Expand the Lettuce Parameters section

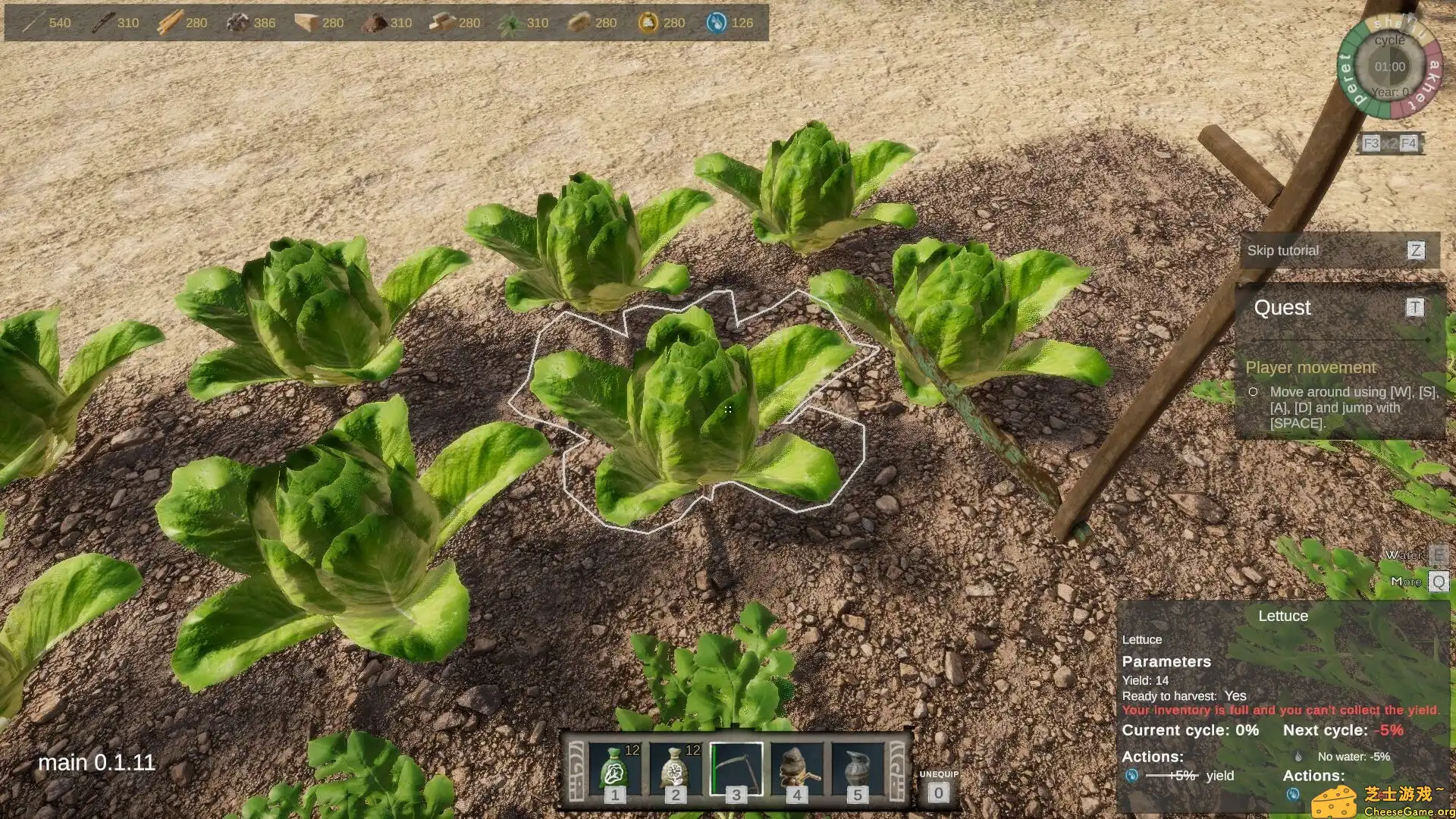point(1168,661)
